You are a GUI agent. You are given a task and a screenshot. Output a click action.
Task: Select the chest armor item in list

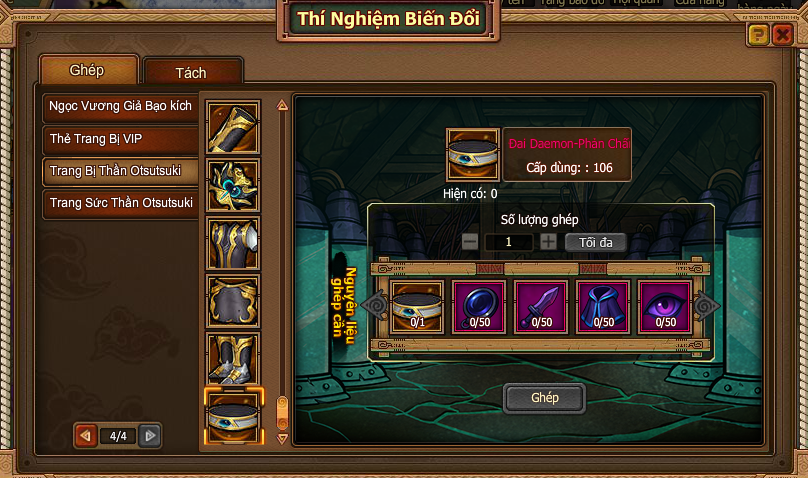point(233,243)
